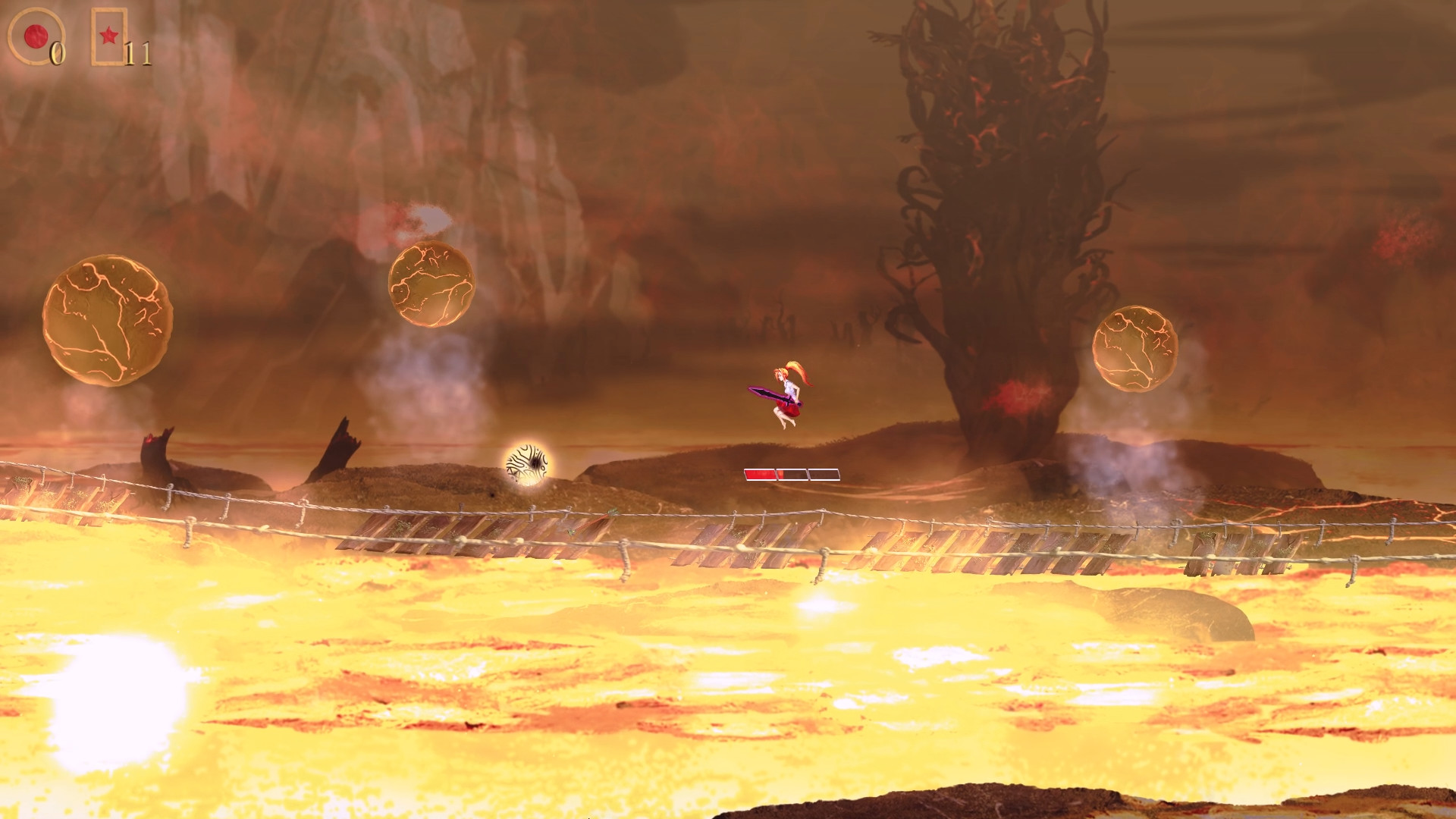This screenshot has width=1456, height=819.
Task: Click the red star card icon in HUD
Action: click(x=108, y=34)
